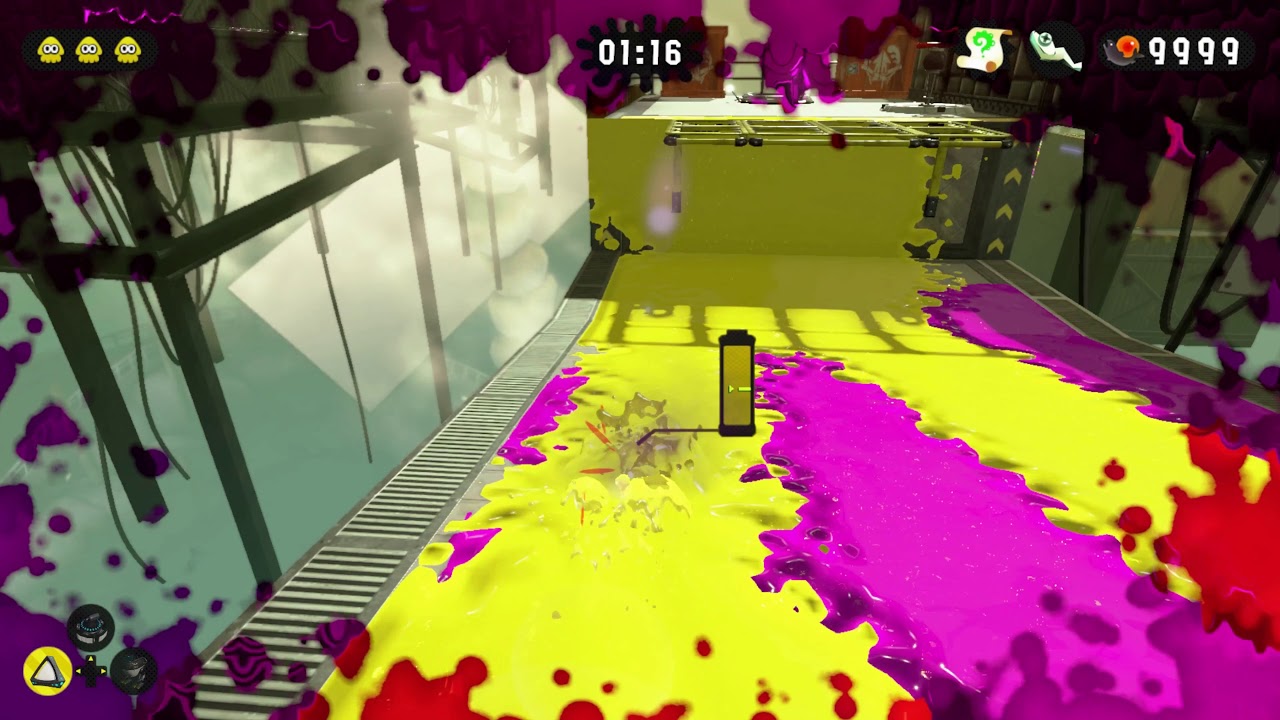Click the D-pad center button
The width and height of the screenshot is (1280, 720).
pos(90,671)
